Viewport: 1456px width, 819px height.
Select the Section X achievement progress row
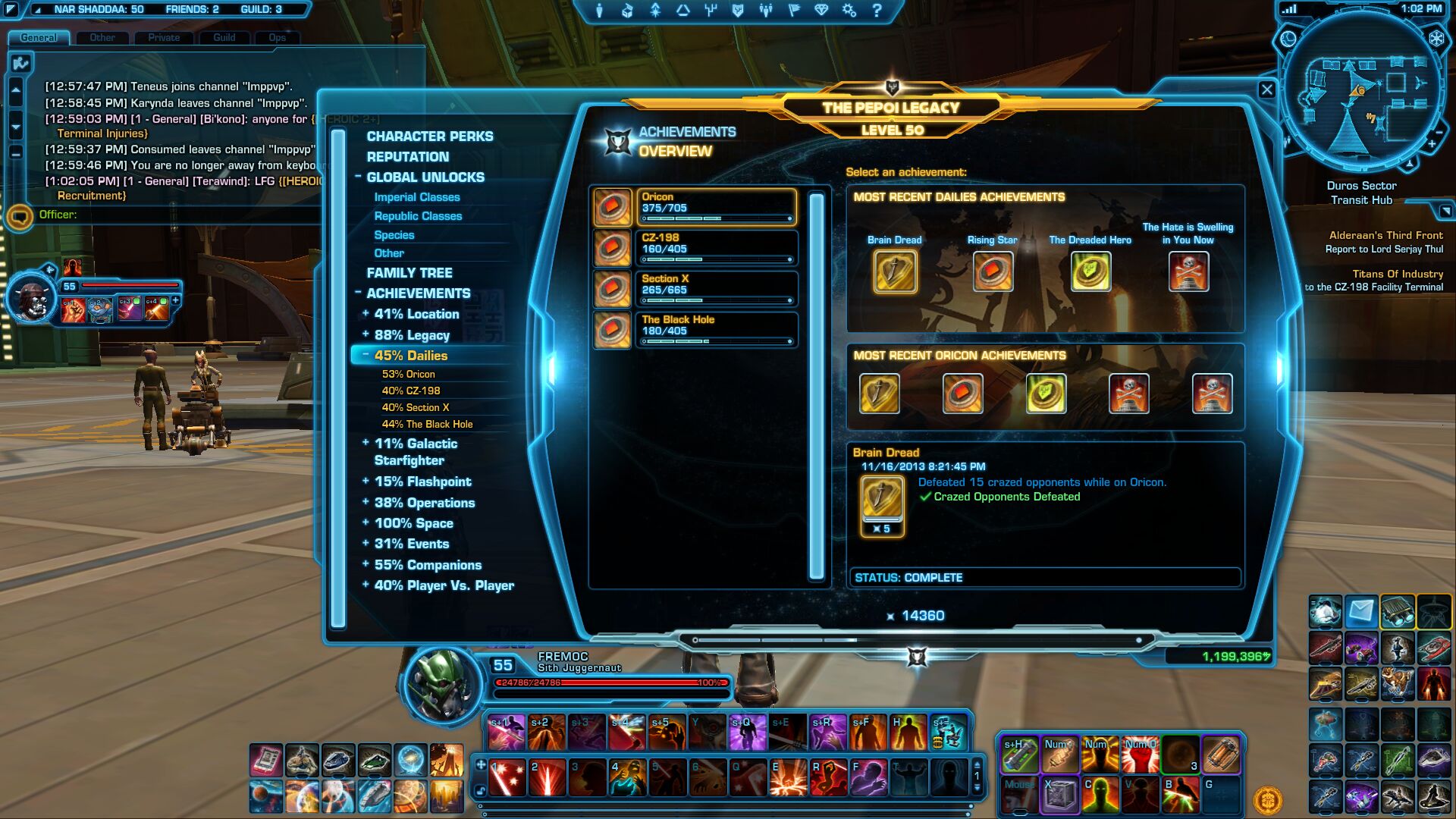716,289
